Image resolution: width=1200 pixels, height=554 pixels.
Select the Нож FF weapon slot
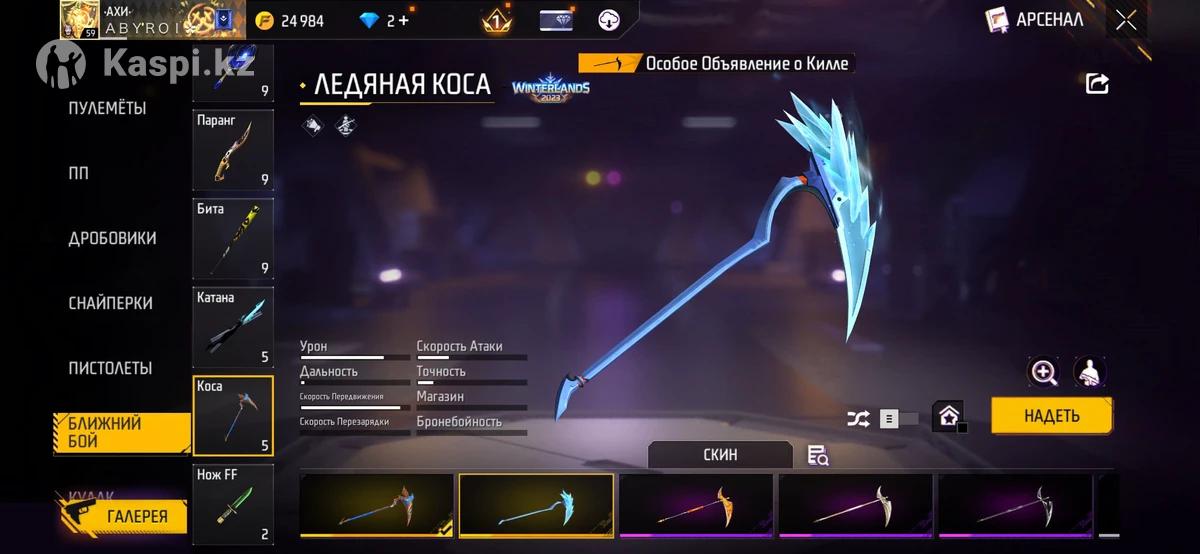tap(232, 503)
